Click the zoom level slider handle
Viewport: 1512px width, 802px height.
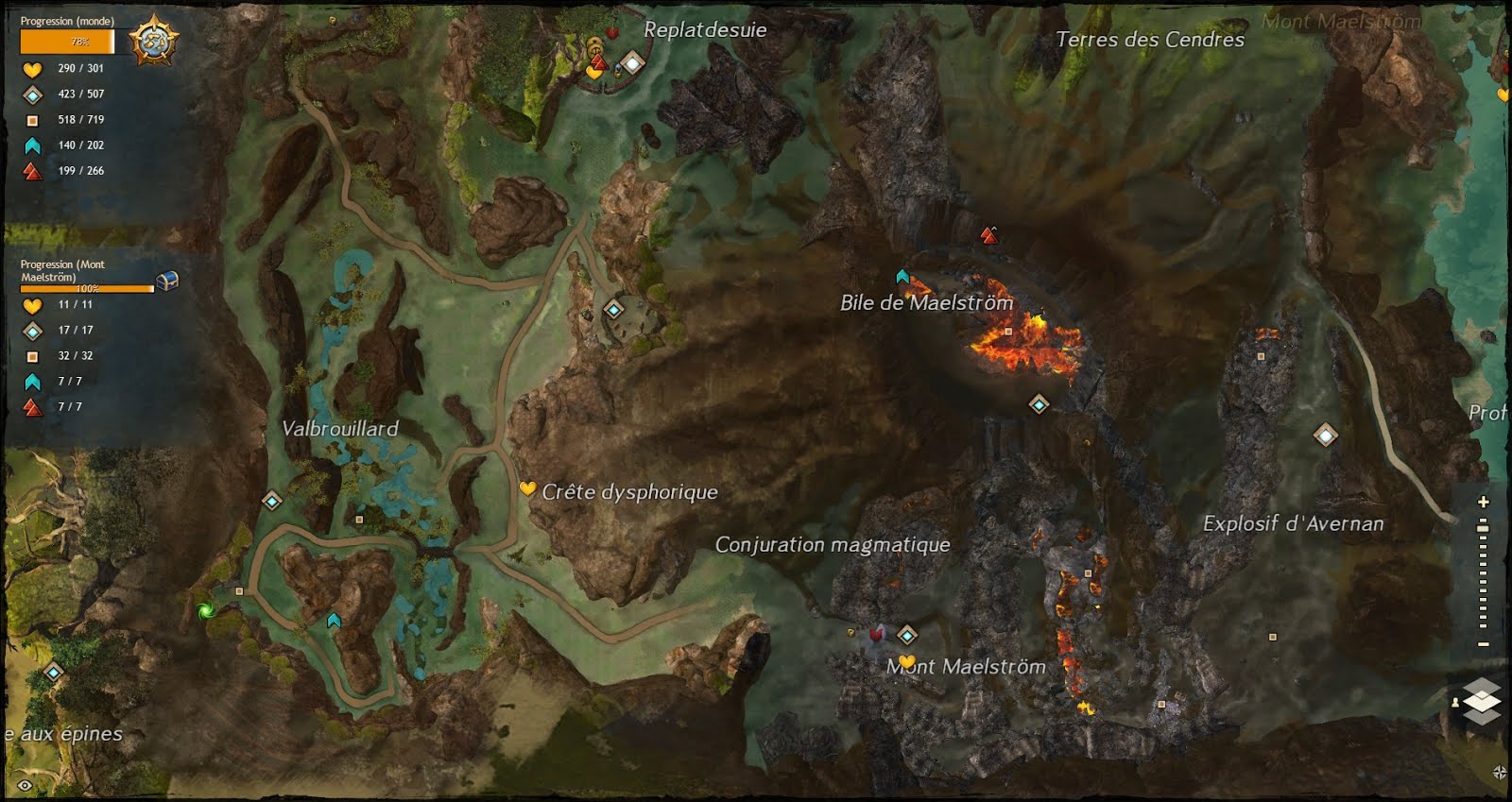click(x=1482, y=528)
